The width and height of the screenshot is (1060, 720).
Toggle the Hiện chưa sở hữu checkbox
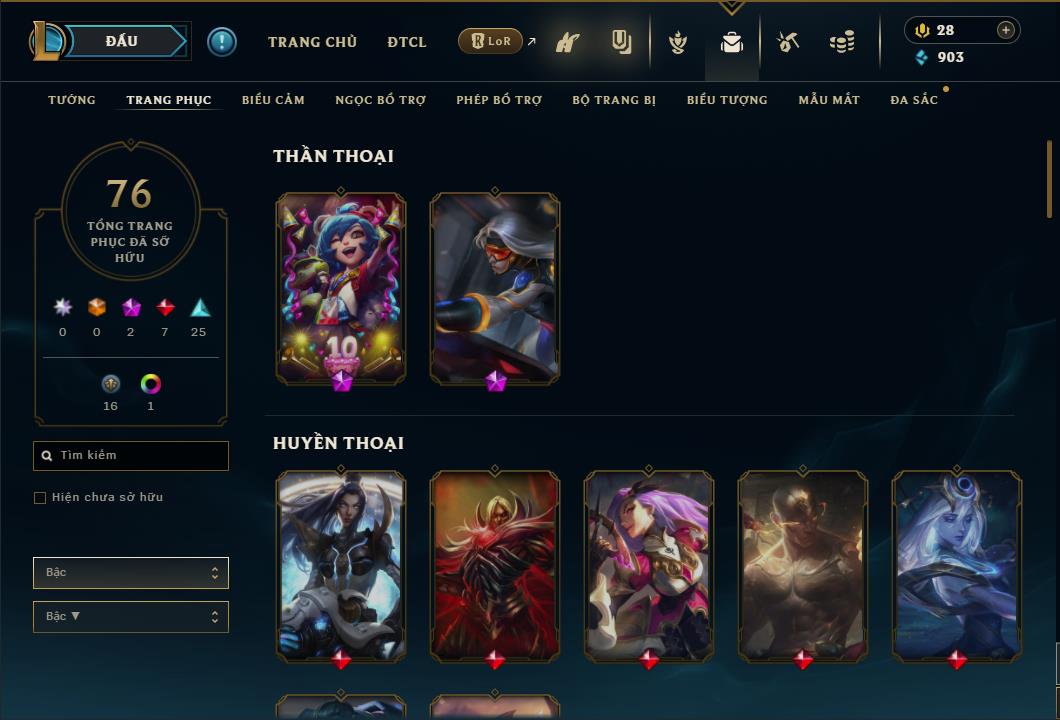point(40,498)
